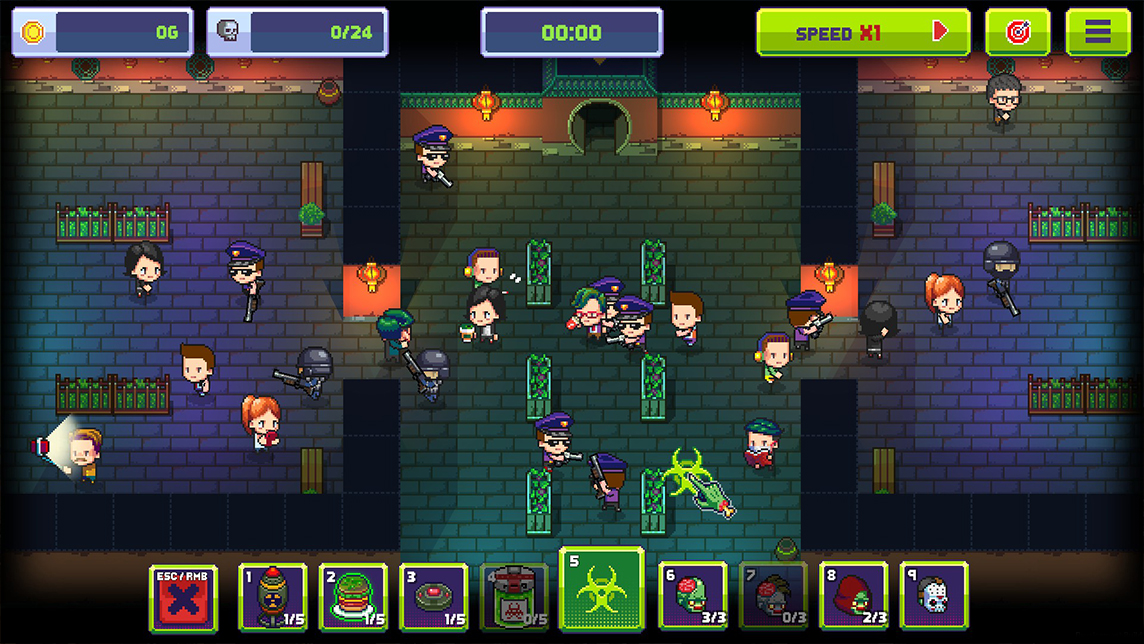Viewport: 1144px width, 644px height.
Task: Select the toxic barrel in slot 4
Action: coord(514,598)
